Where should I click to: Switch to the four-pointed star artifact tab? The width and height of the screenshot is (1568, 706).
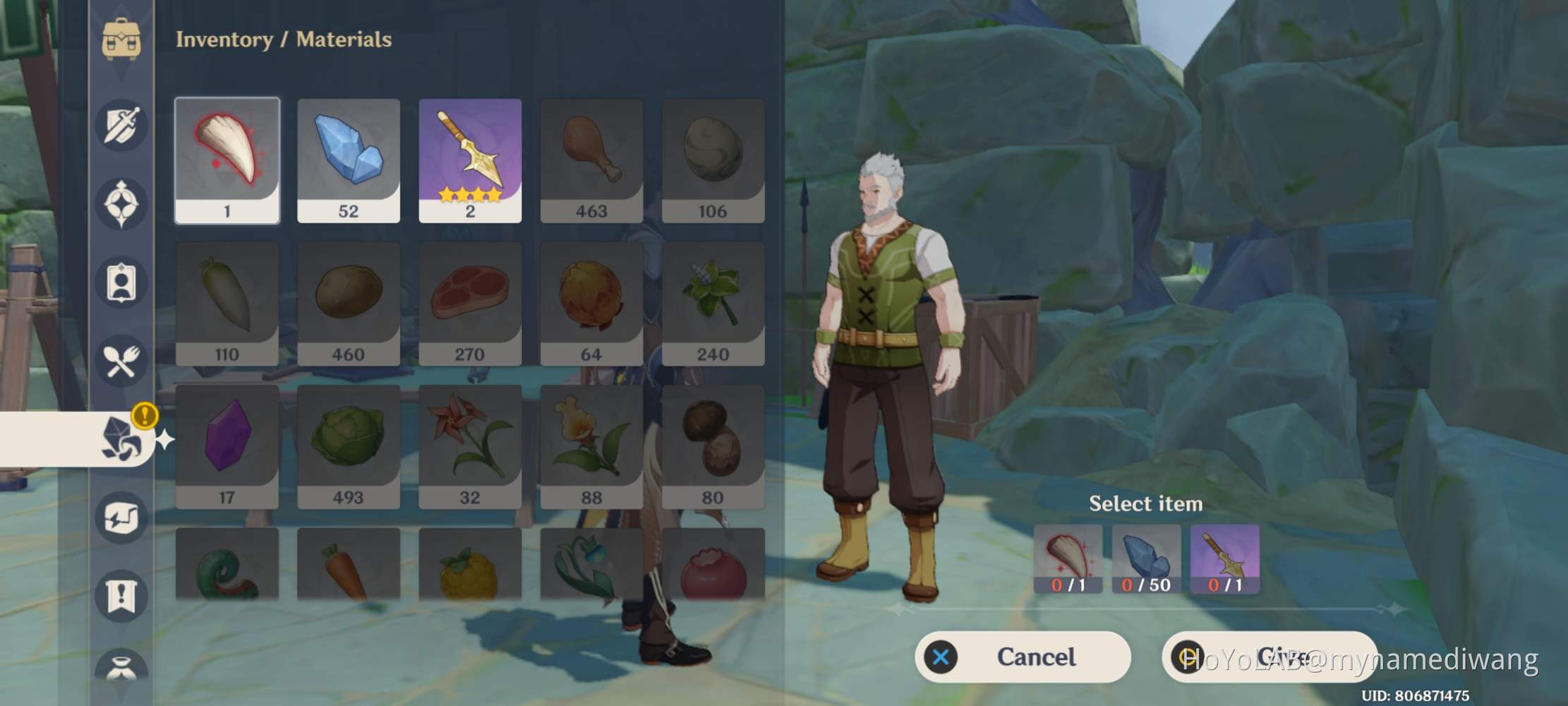[x=121, y=205]
